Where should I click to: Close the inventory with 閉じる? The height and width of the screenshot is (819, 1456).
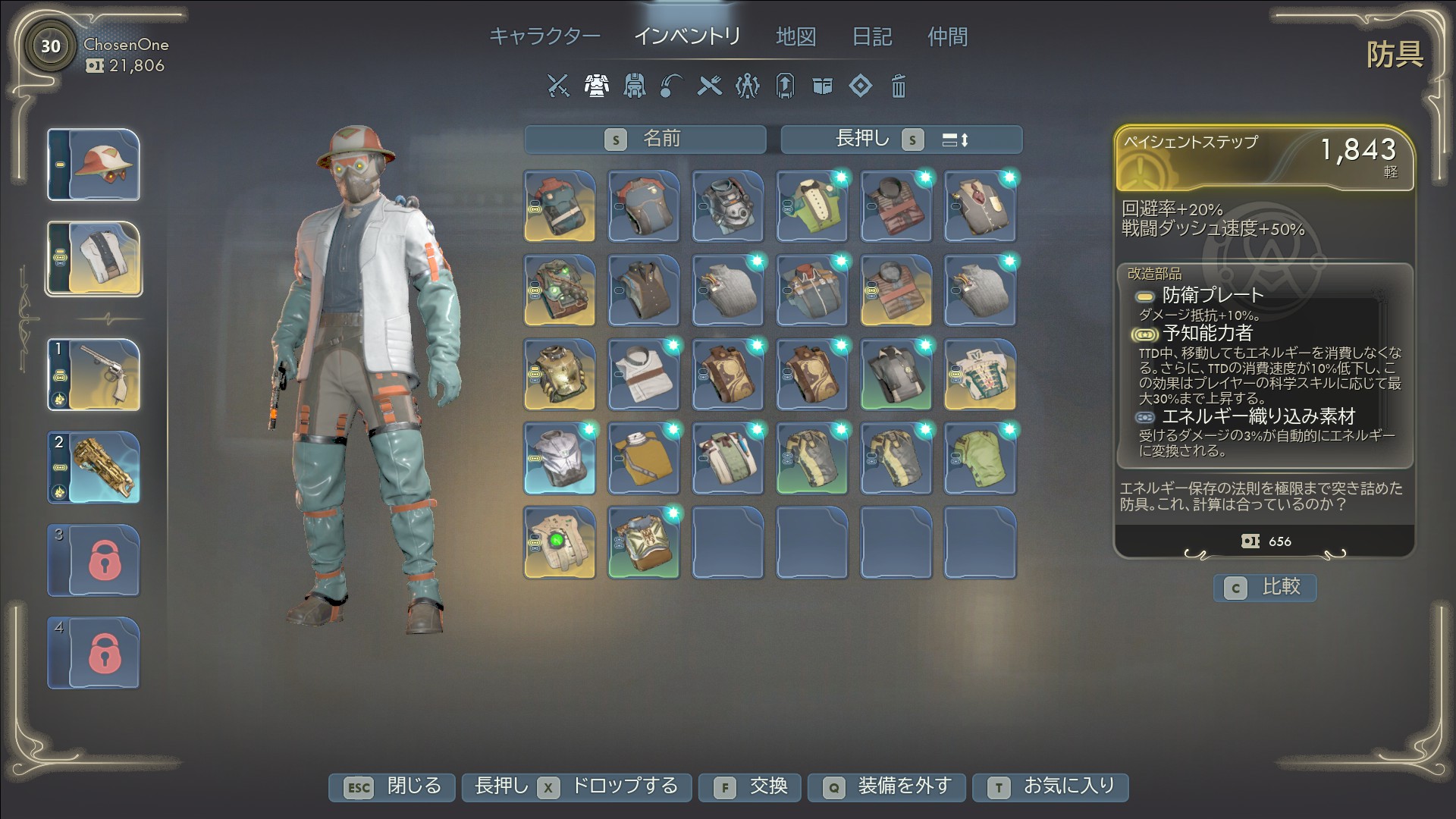click(x=391, y=787)
